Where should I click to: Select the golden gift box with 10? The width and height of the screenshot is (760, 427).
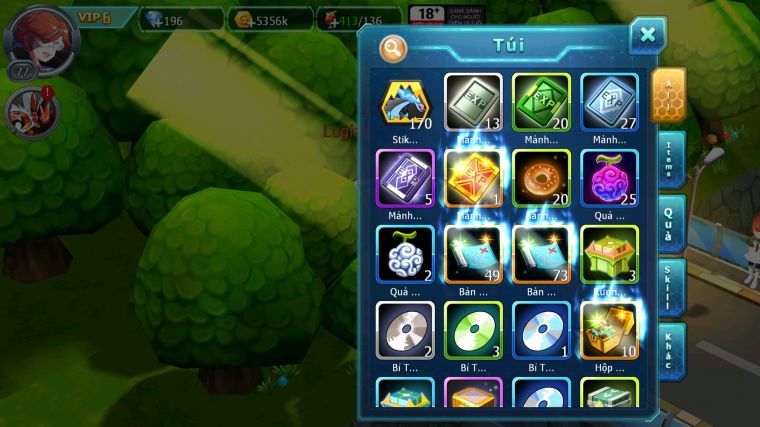(609, 330)
